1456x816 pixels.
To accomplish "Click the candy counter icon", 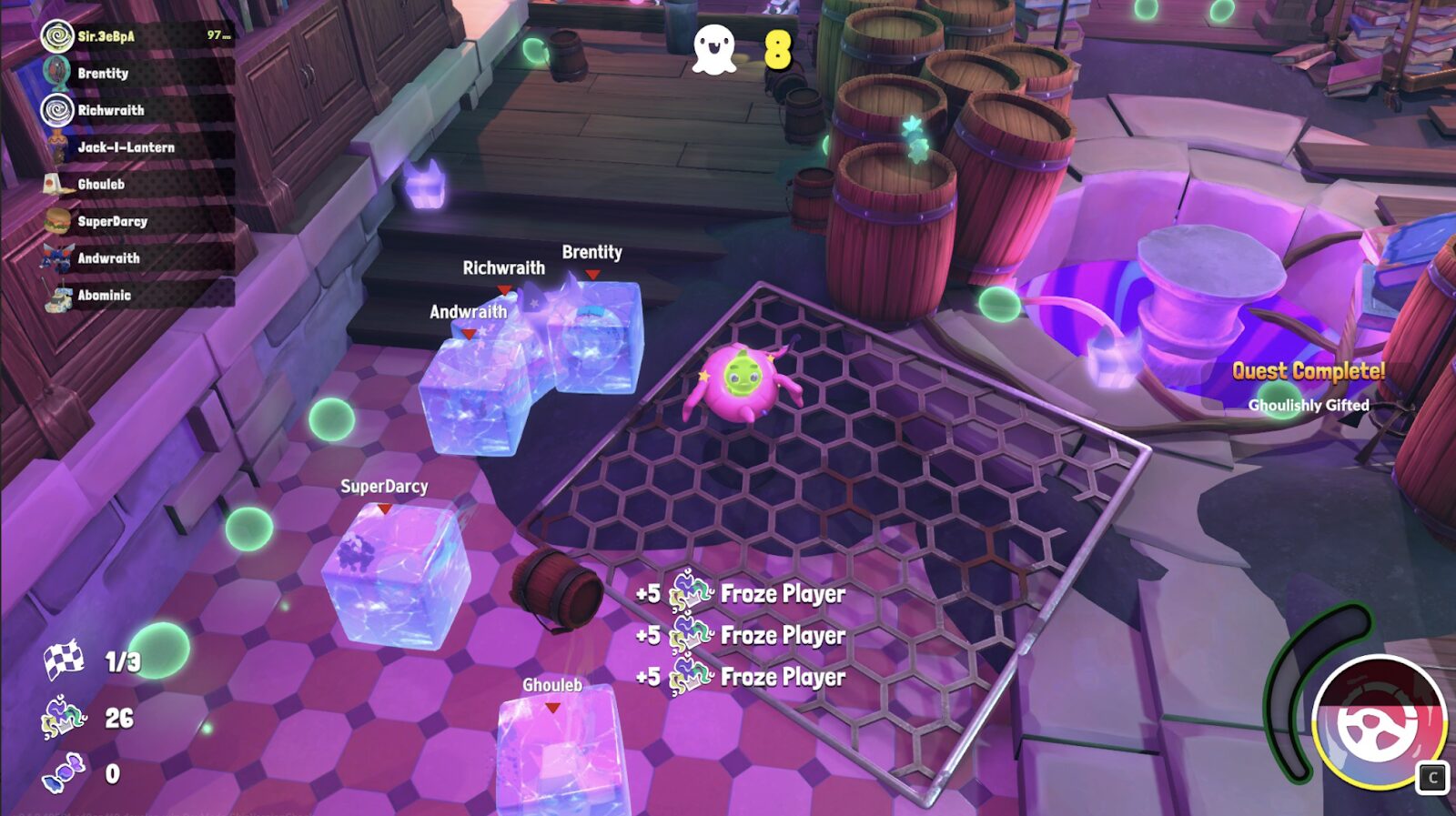I will tap(64, 773).
